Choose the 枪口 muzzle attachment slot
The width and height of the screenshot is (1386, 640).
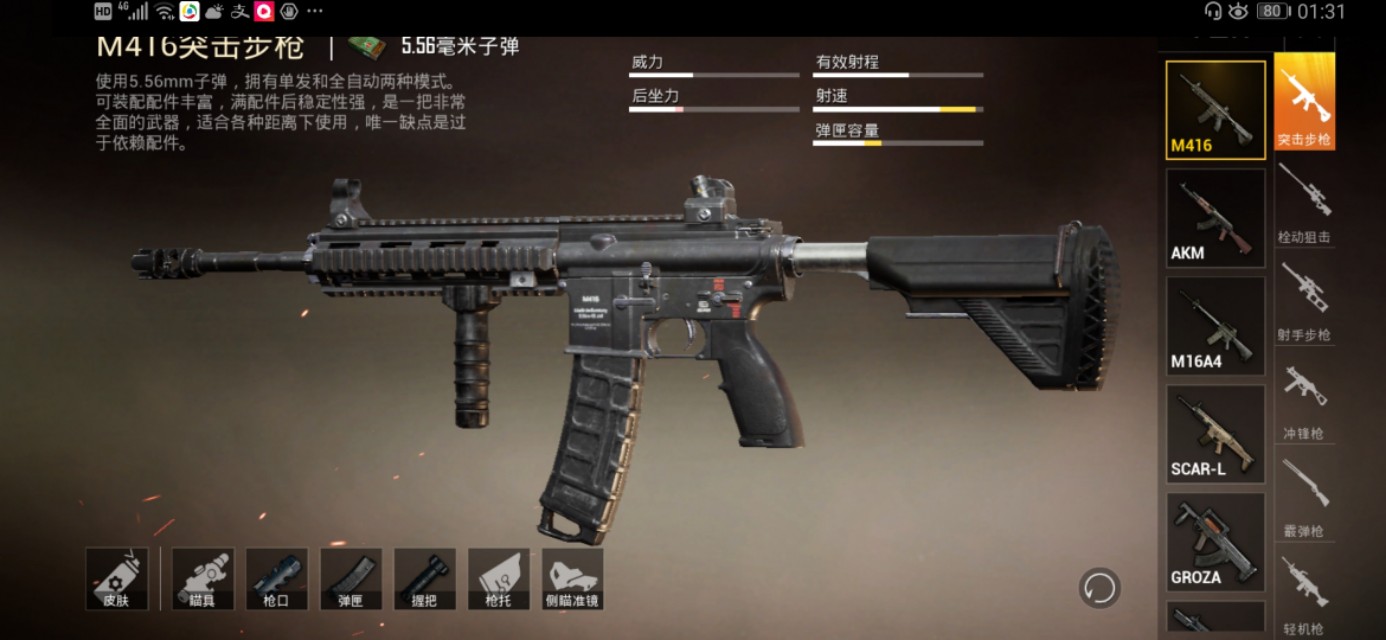(277, 579)
